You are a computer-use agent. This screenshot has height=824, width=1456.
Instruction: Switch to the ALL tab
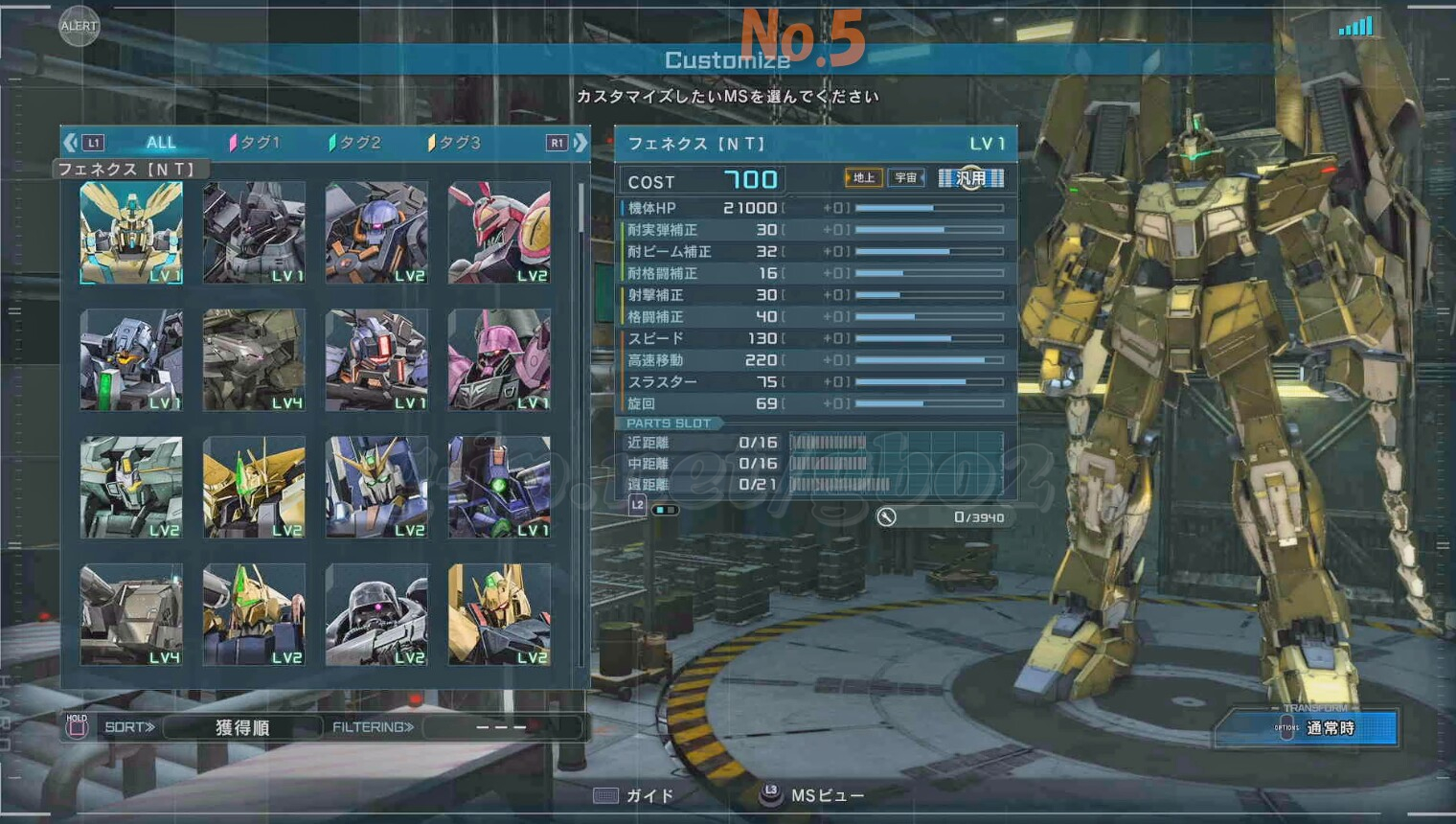tap(161, 143)
